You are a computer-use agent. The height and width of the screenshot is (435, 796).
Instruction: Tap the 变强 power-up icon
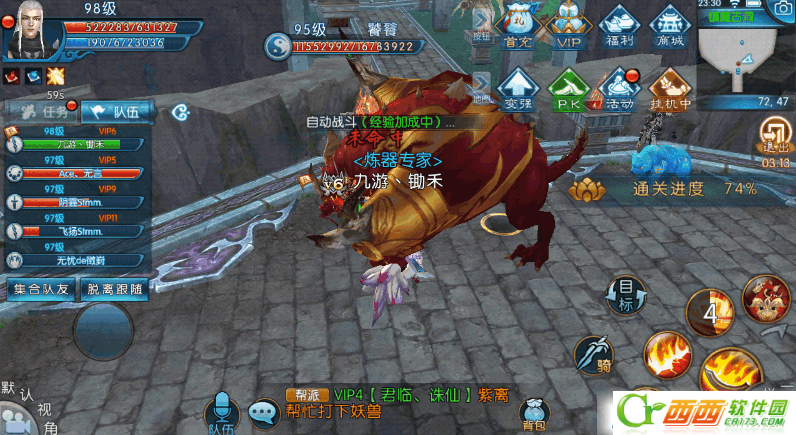tap(517, 87)
